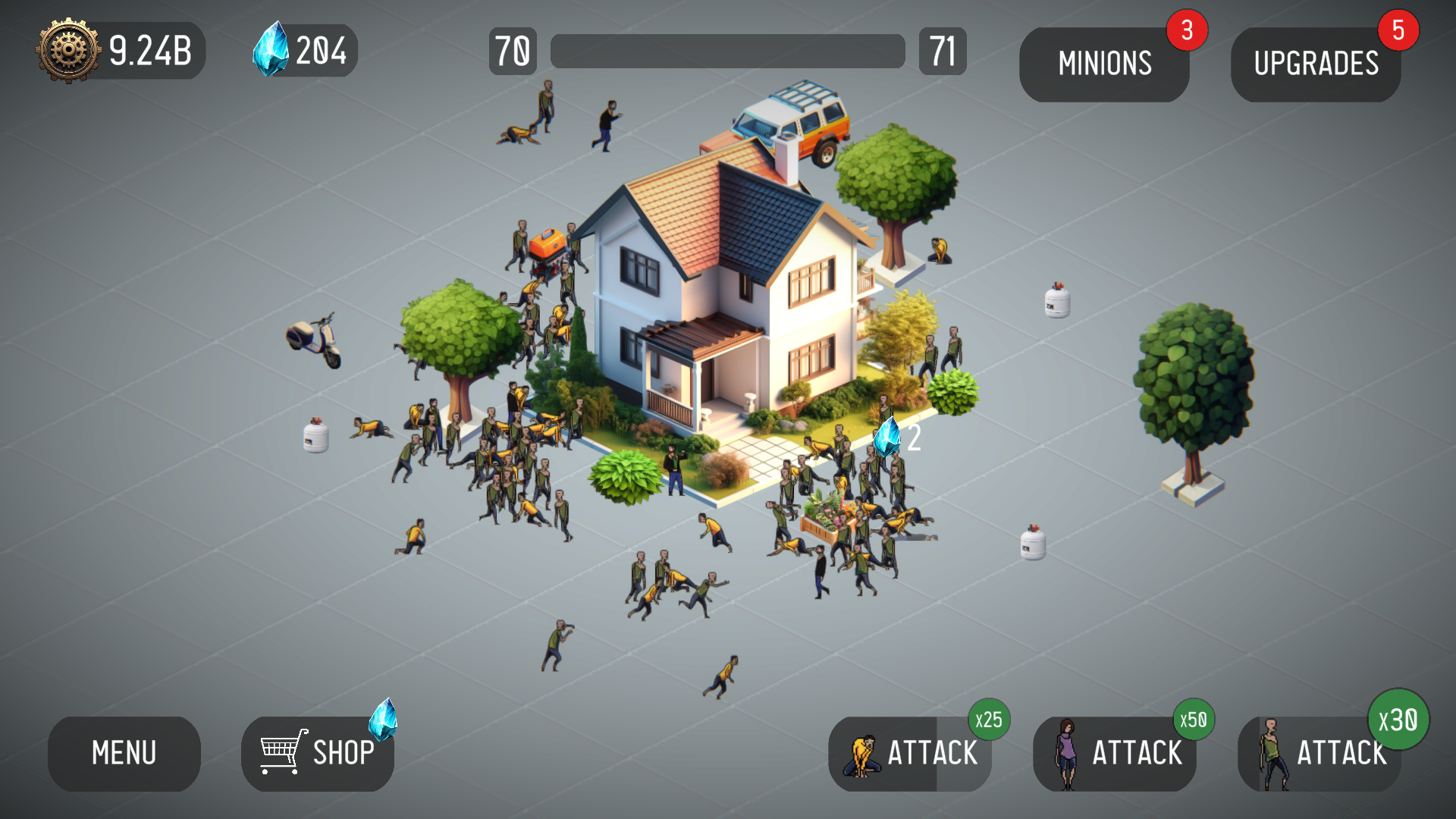Open the Upgrades panel
This screenshot has width=1456, height=819.
tap(1316, 63)
